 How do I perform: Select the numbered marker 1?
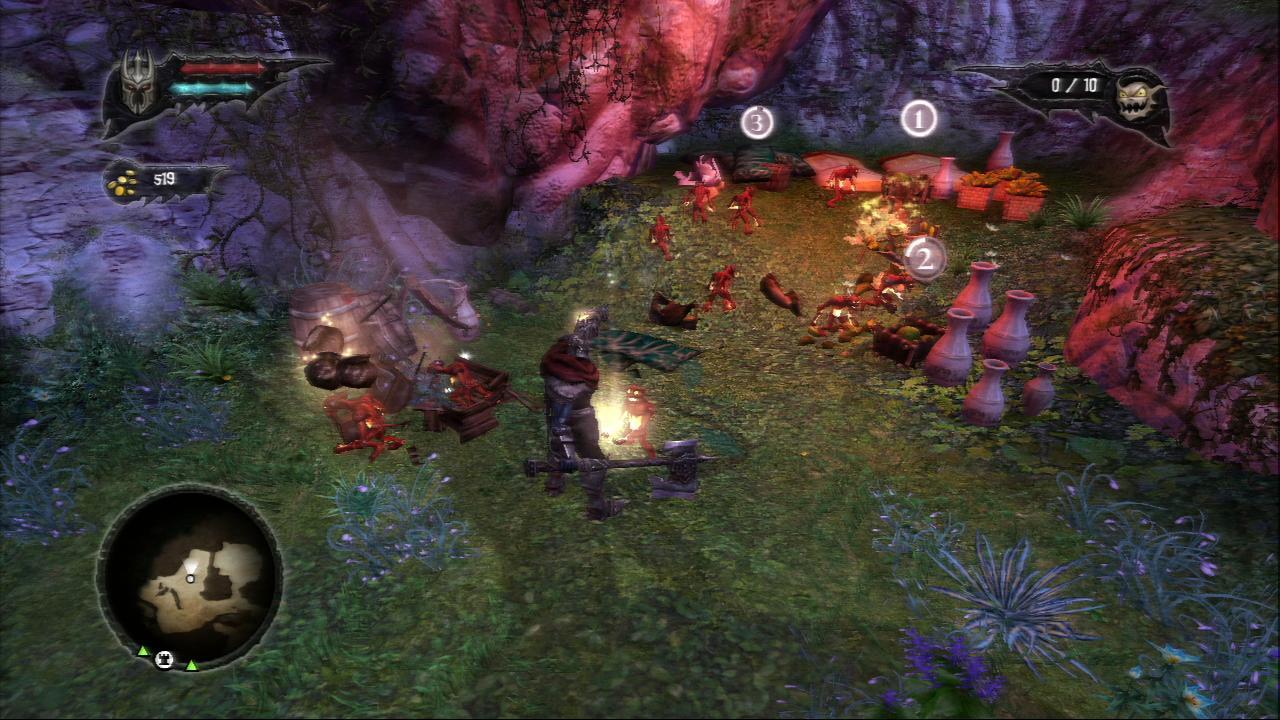point(918,120)
